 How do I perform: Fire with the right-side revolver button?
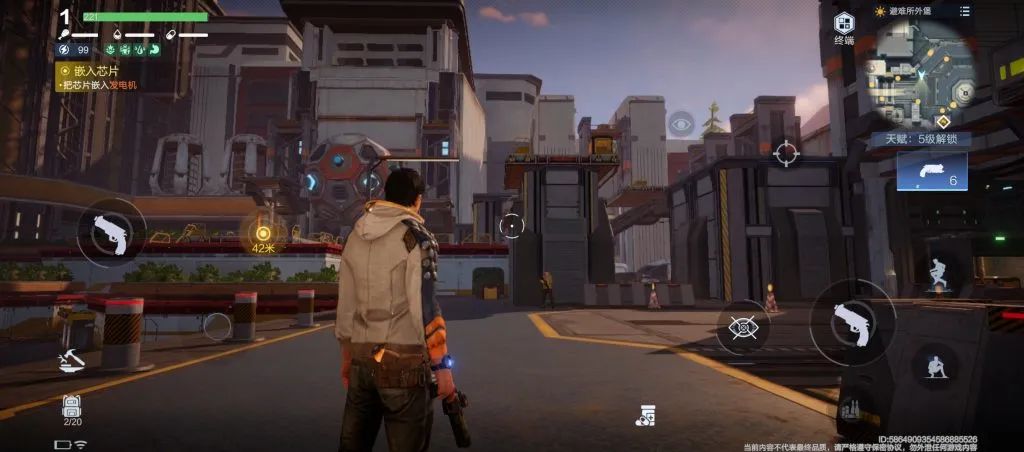coord(852,322)
